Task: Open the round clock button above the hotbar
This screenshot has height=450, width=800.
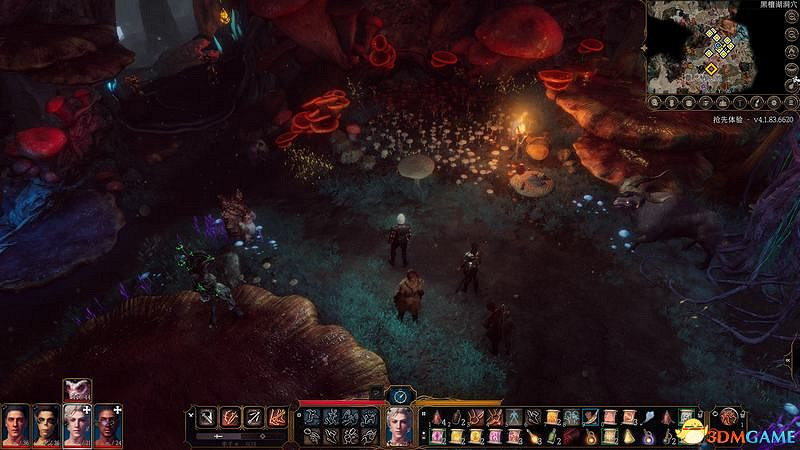Action: (x=400, y=395)
